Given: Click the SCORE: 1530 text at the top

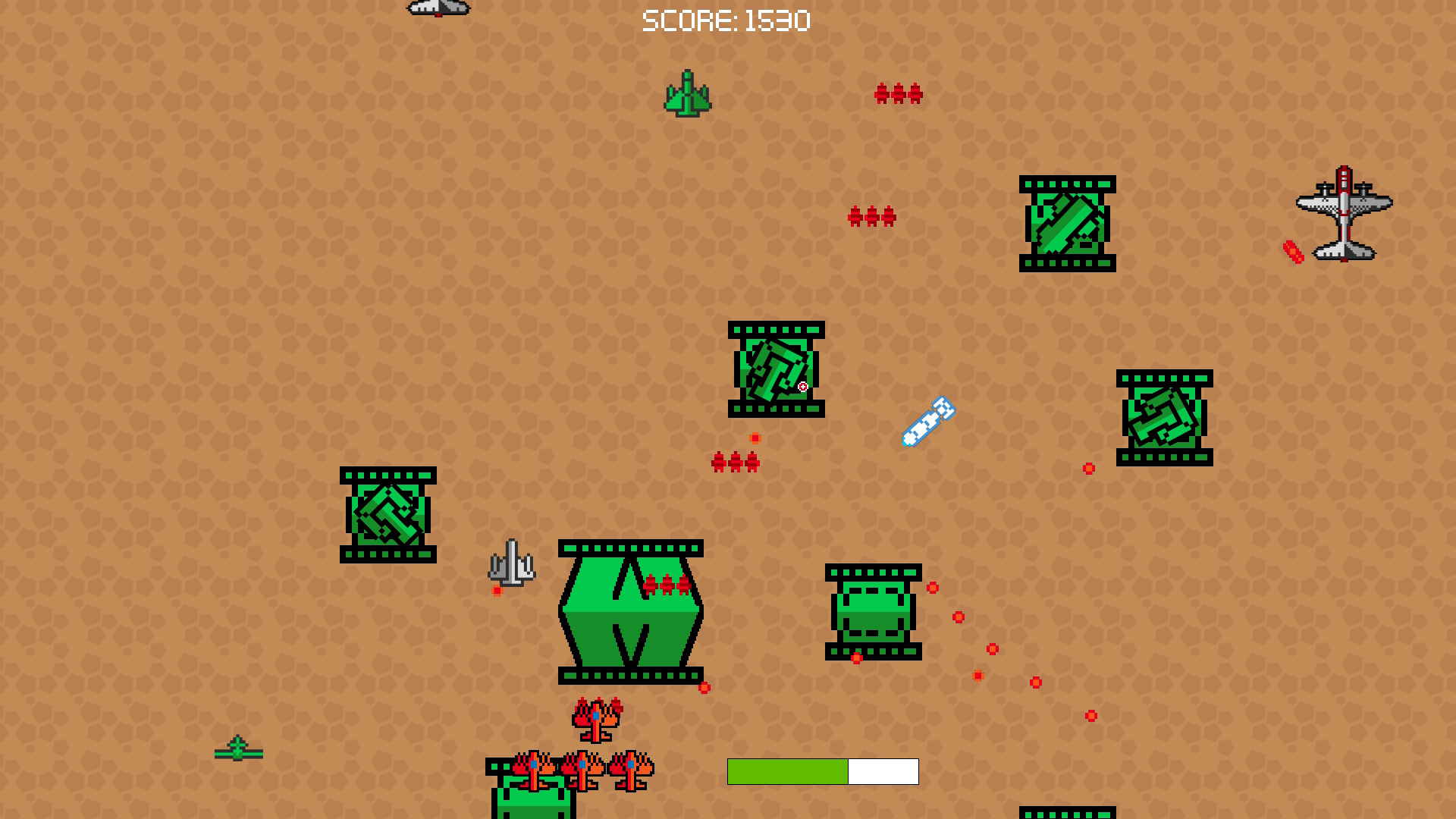Looking at the screenshot, I should click(x=727, y=20).
